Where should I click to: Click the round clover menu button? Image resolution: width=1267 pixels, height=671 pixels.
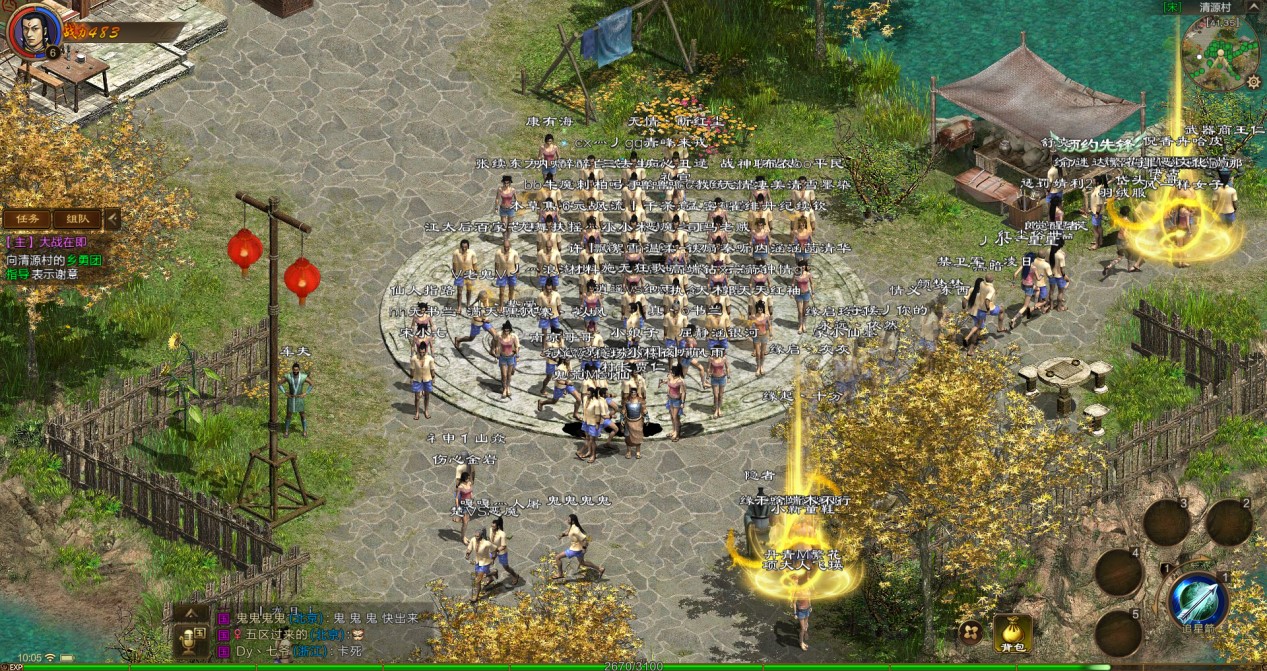pyautogui.click(x=969, y=631)
